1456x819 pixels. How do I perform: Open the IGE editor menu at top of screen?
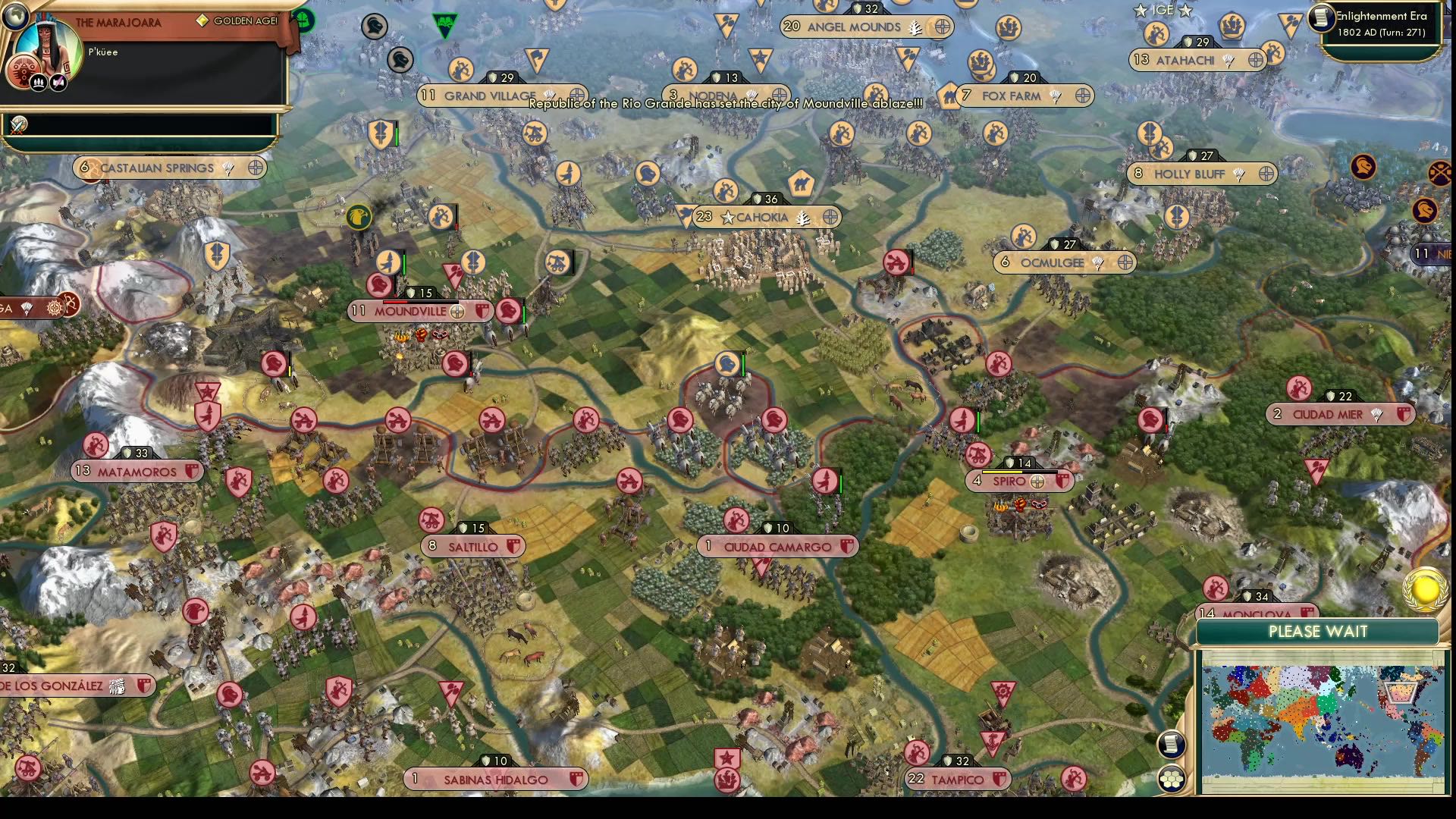point(1166,11)
